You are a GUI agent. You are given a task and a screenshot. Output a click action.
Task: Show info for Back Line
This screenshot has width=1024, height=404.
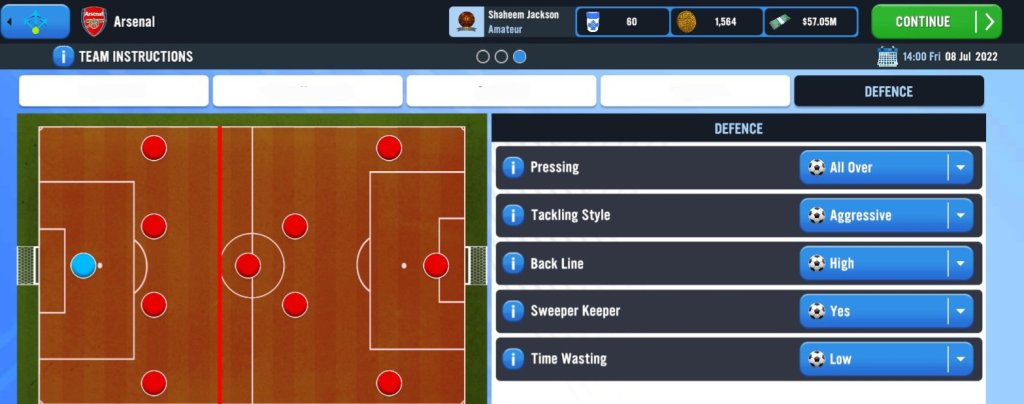pyautogui.click(x=512, y=263)
